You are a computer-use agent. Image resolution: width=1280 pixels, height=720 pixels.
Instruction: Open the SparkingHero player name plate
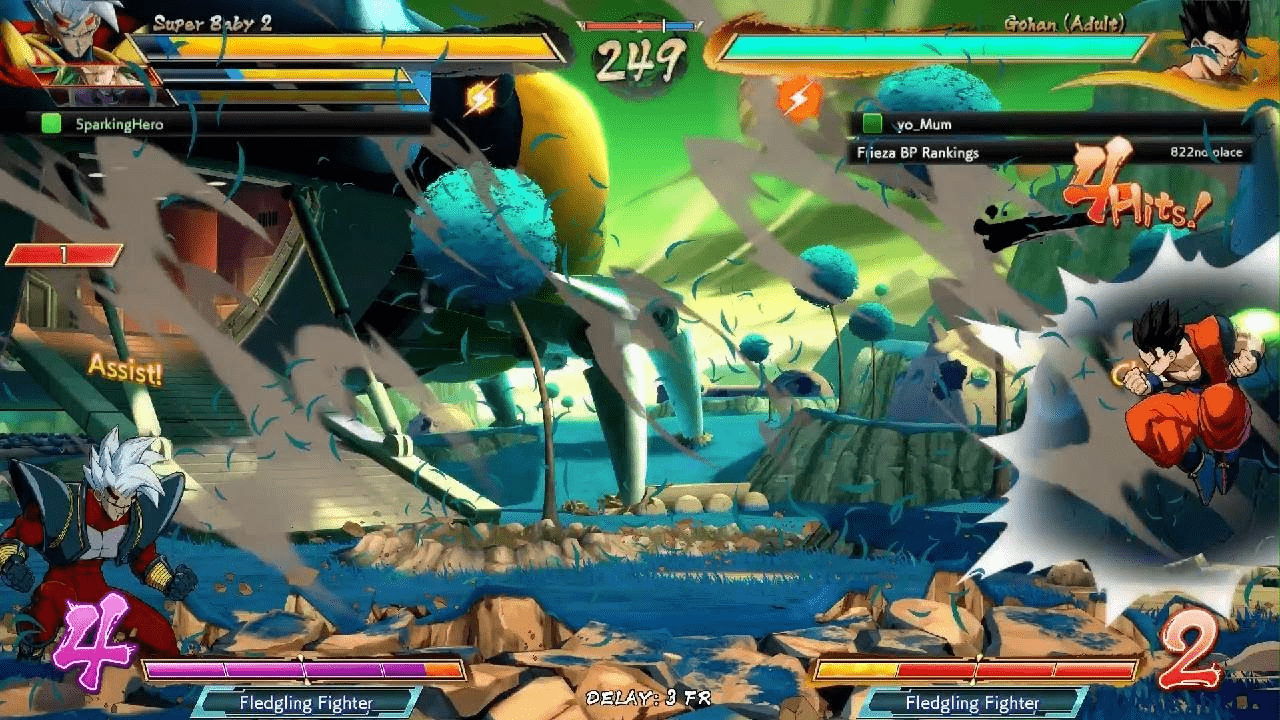click(232, 124)
